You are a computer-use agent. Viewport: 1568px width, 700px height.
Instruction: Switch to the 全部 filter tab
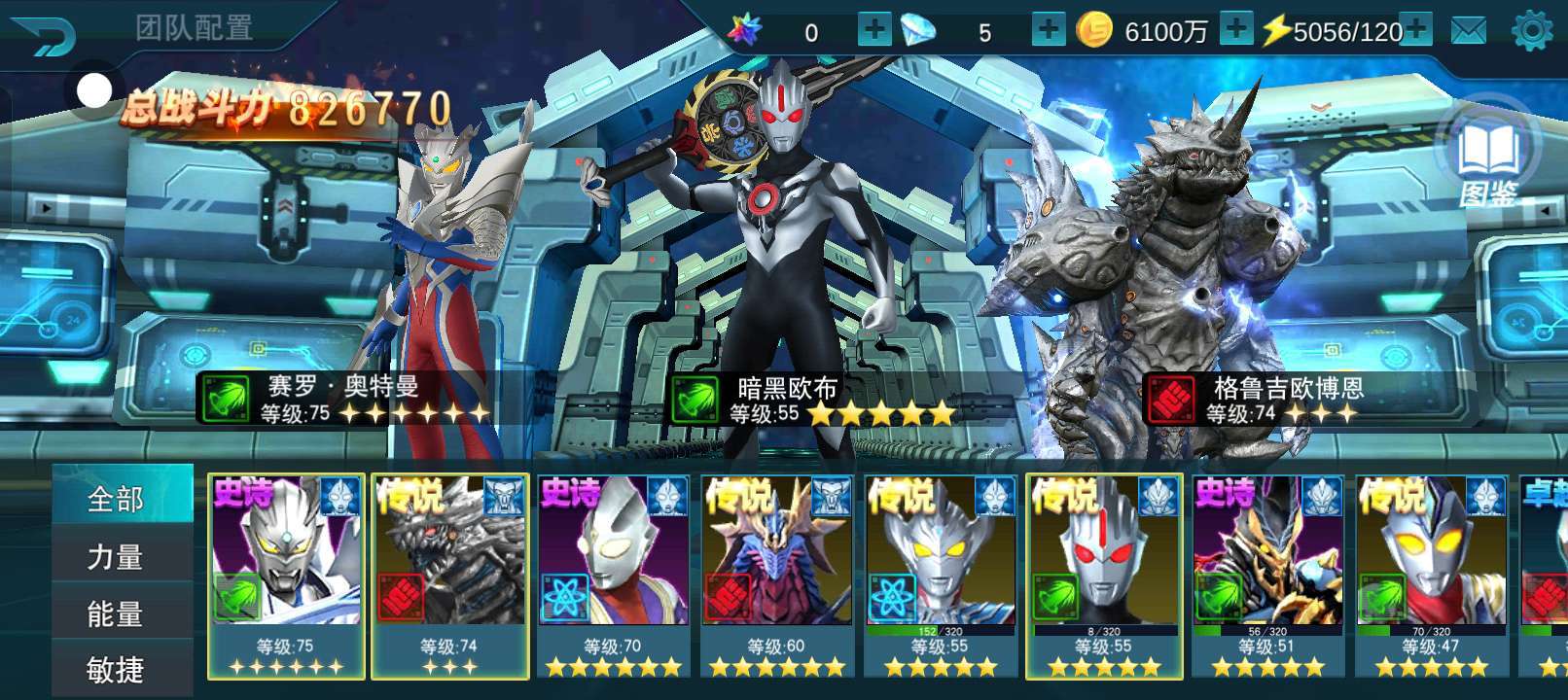tap(116, 499)
